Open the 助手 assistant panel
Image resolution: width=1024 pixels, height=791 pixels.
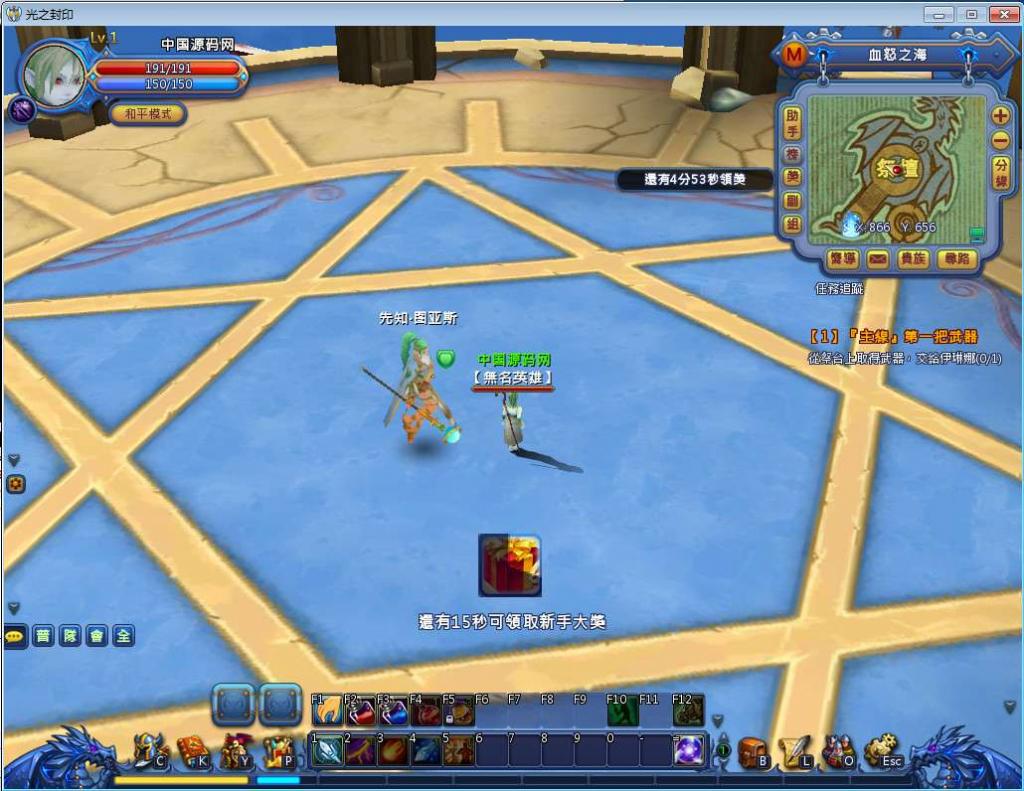pos(792,123)
